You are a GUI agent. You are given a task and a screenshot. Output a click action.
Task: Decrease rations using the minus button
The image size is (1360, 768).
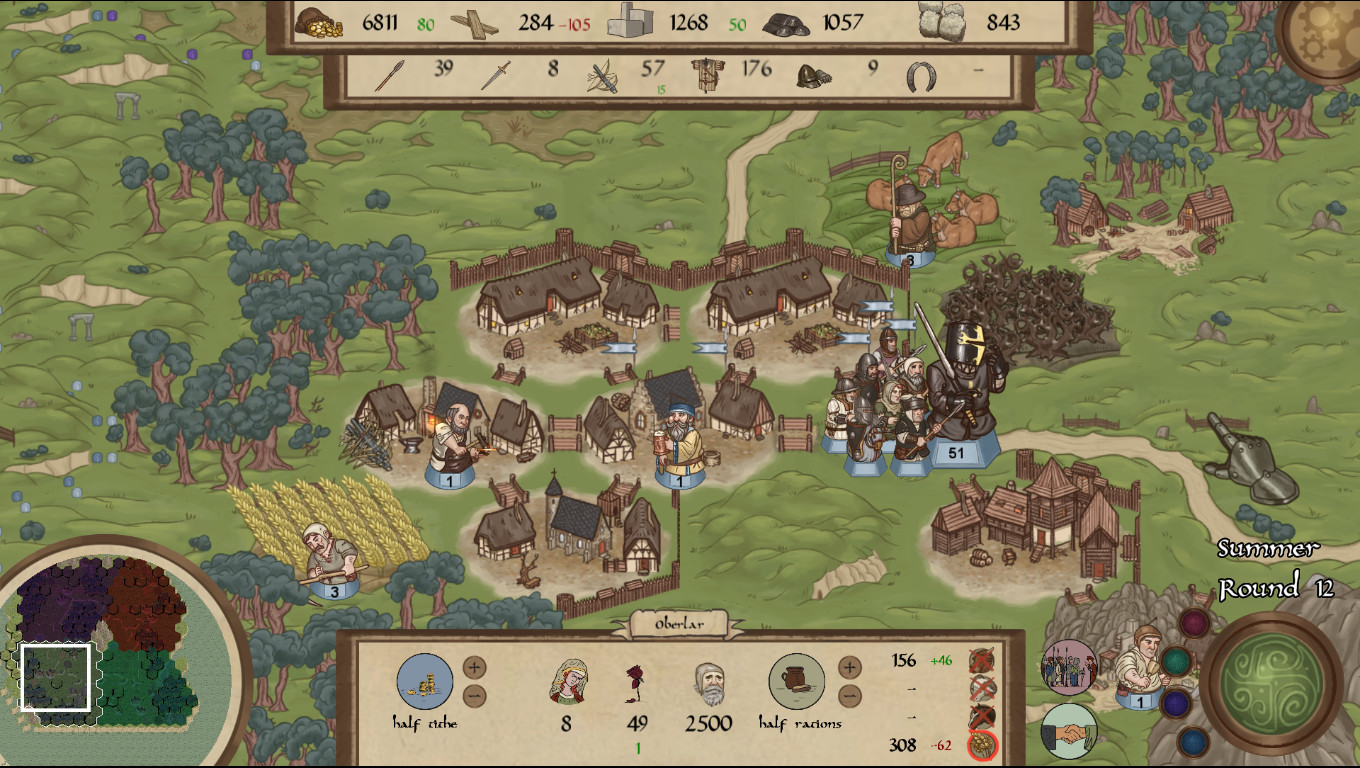[x=849, y=695]
